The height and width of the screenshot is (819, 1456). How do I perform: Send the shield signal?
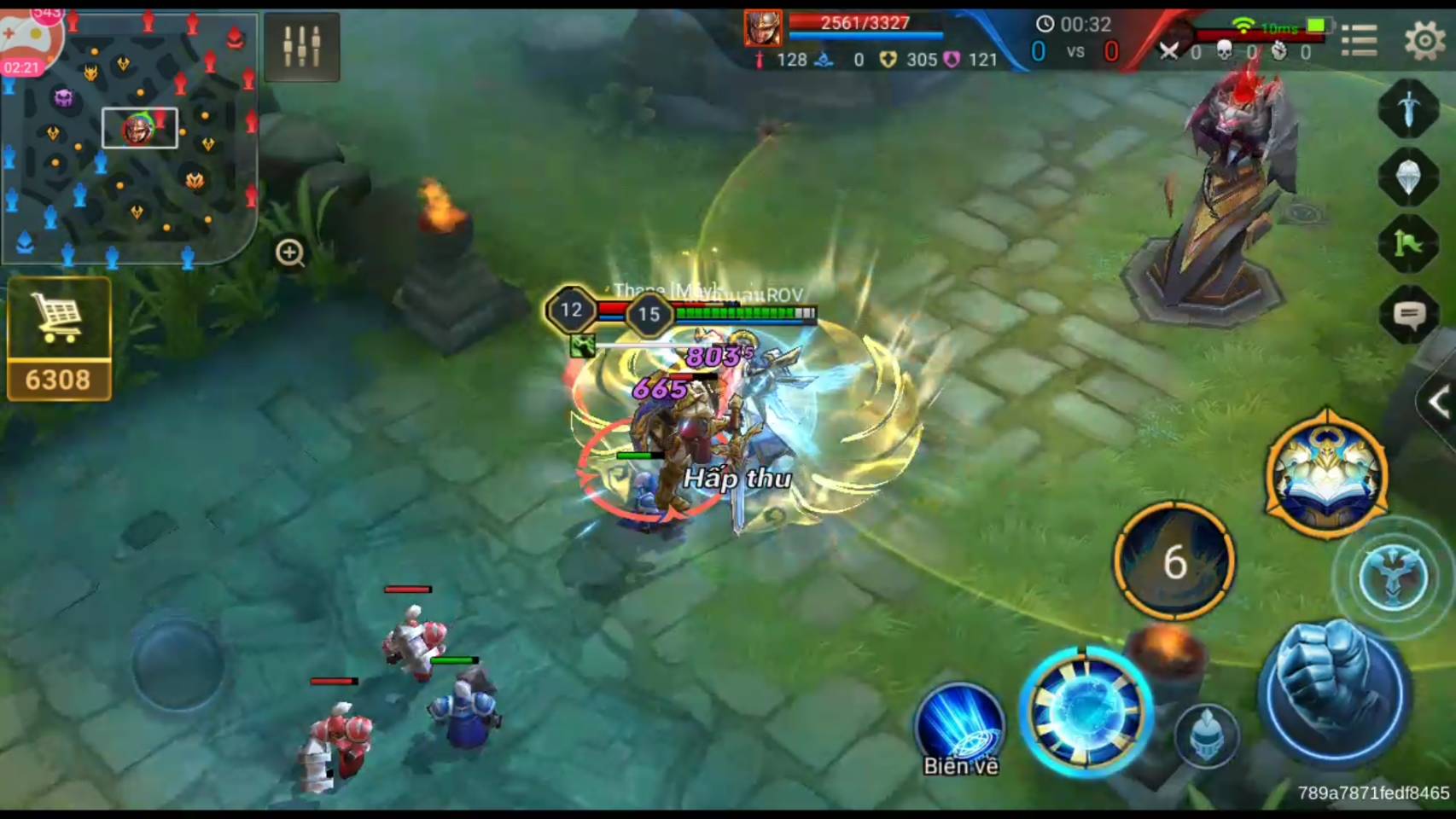[1408, 177]
